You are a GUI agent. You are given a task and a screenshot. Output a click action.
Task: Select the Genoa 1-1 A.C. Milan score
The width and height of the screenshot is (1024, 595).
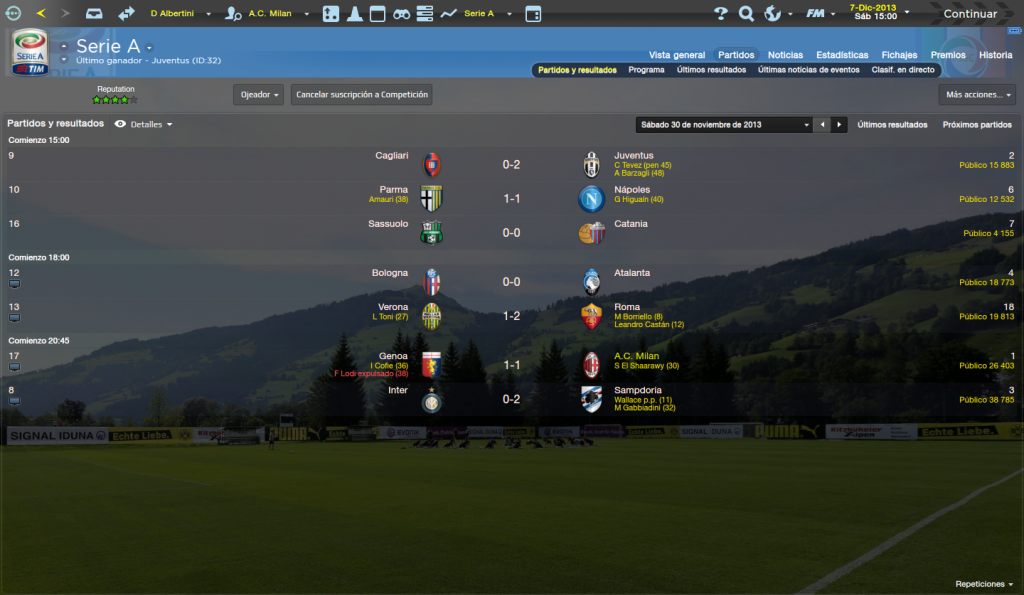click(511, 365)
